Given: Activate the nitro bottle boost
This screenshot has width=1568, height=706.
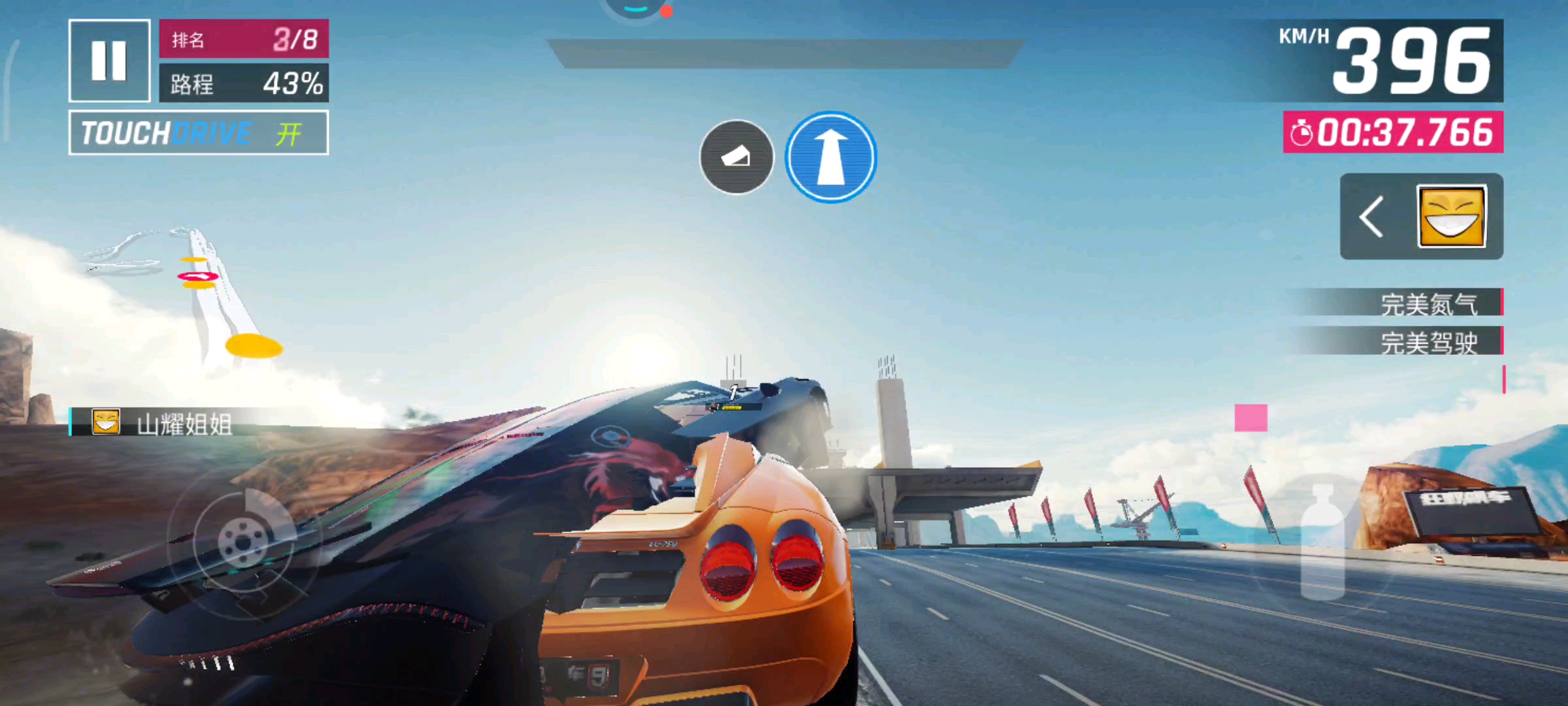Looking at the screenshot, I should [x=1323, y=543].
